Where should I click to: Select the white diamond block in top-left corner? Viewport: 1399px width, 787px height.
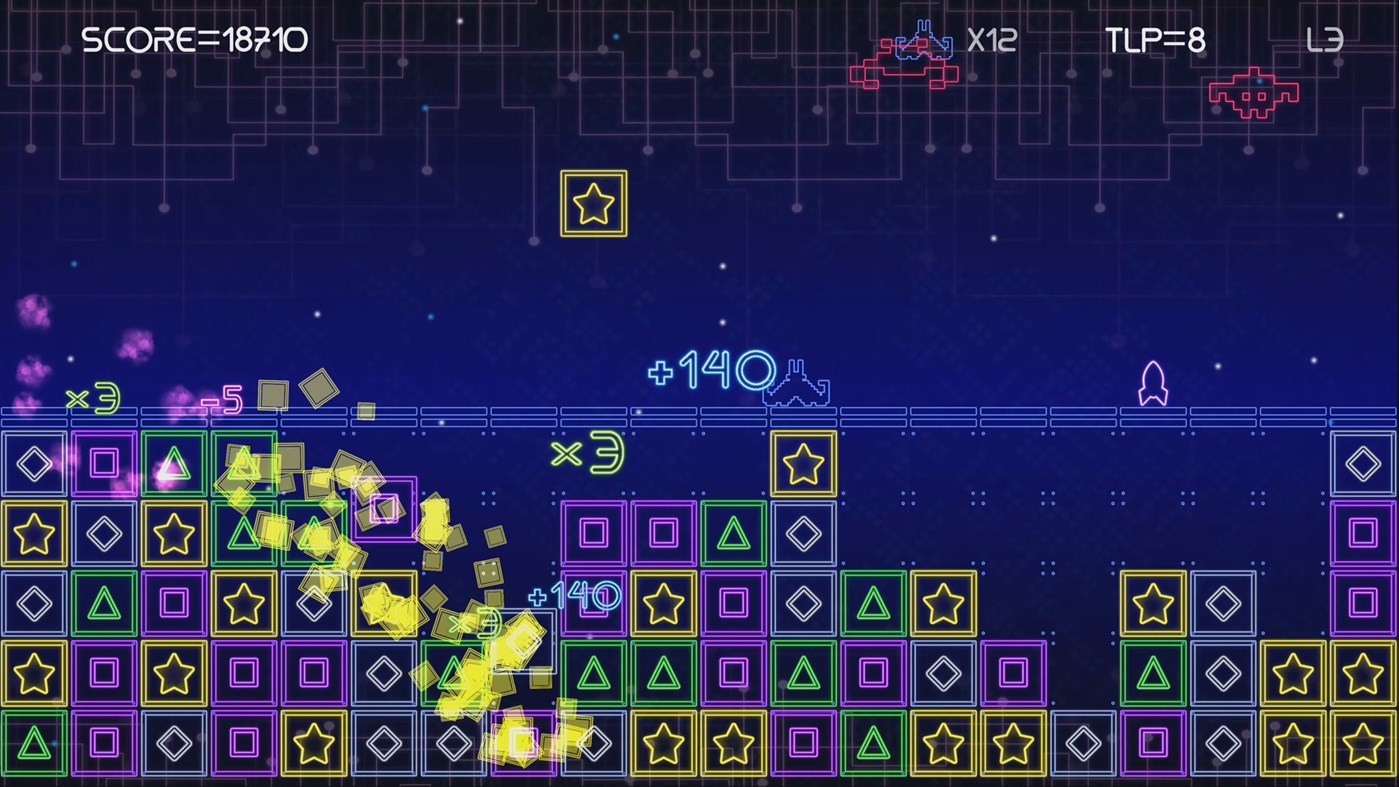pos(34,463)
